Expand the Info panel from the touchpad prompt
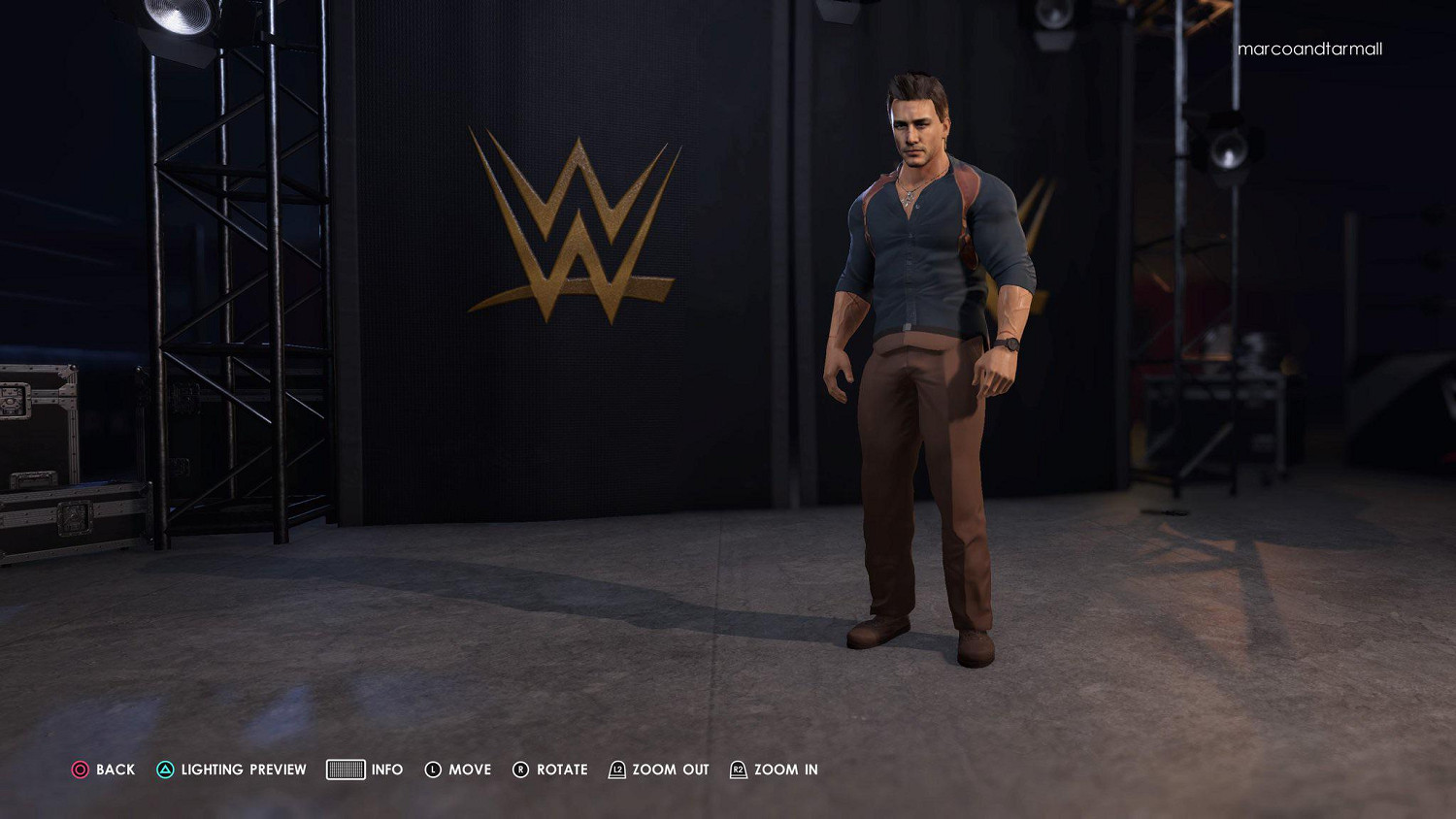Screen dimensions: 1456x819 click(x=345, y=770)
